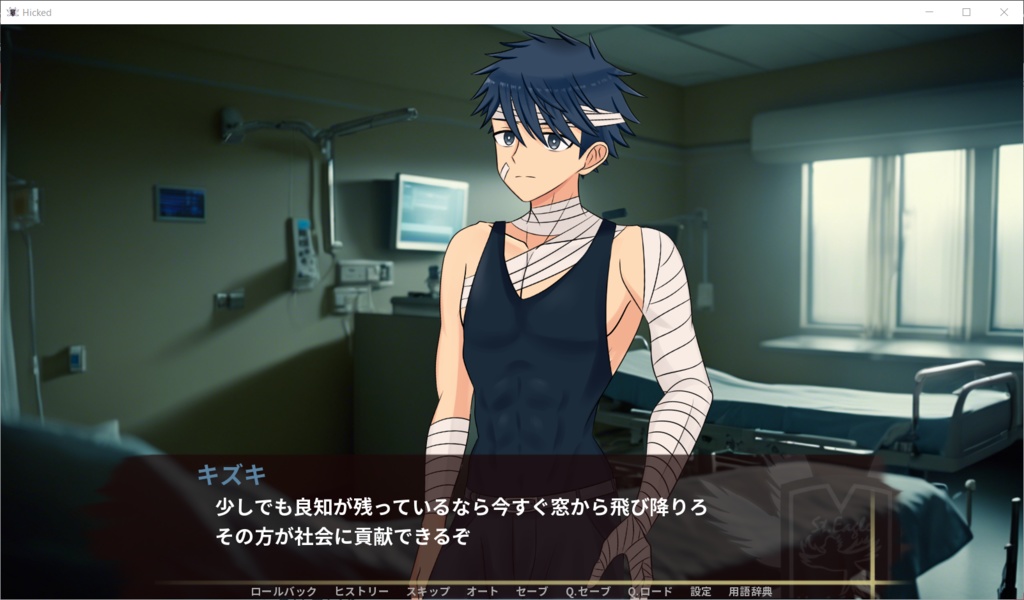This screenshot has height=600, width=1024.
Task: Toggle オート auto-advance mode
Action: click(482, 592)
